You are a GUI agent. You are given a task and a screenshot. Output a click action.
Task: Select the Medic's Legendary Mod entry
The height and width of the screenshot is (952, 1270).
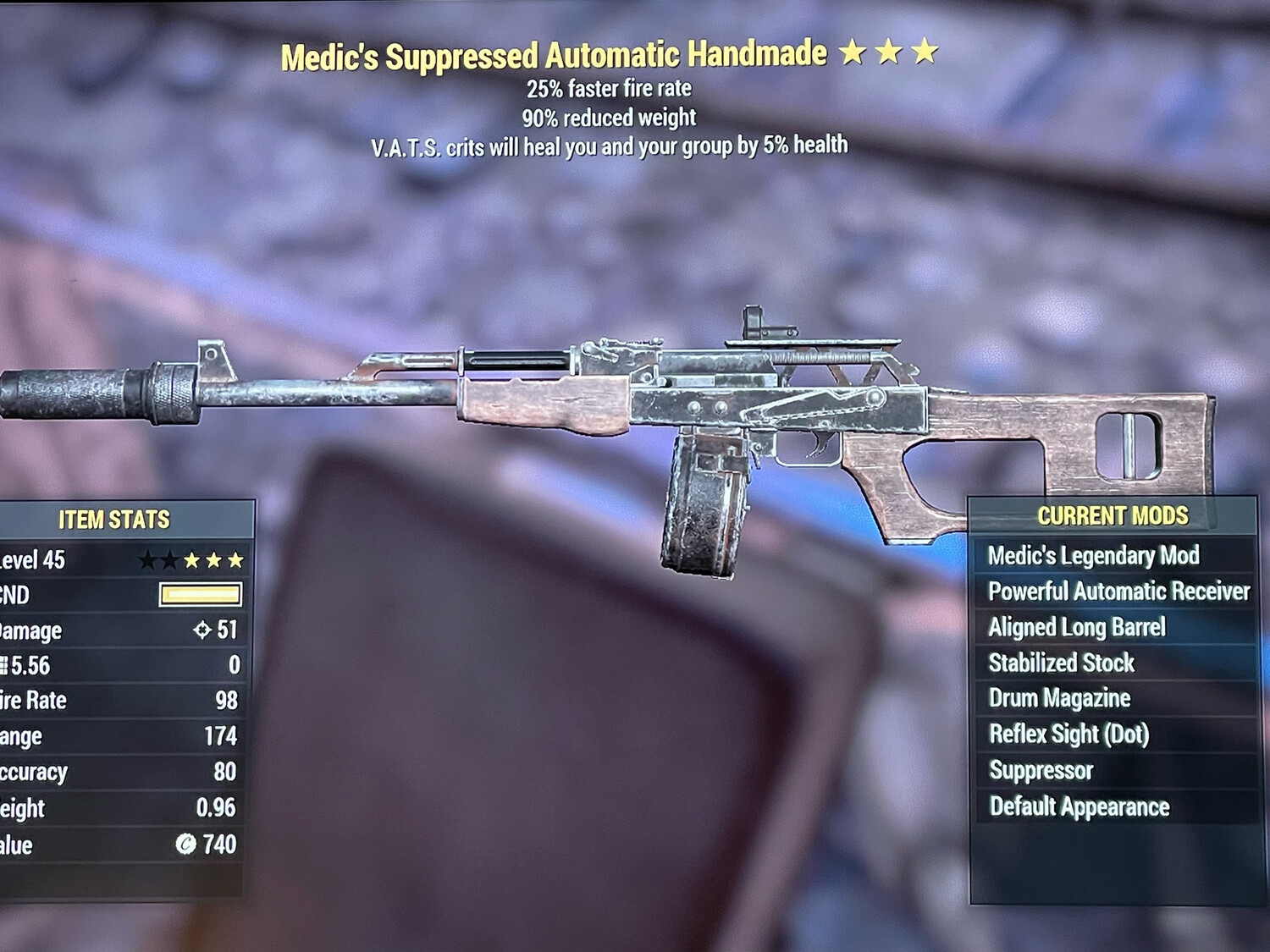coord(1093,556)
